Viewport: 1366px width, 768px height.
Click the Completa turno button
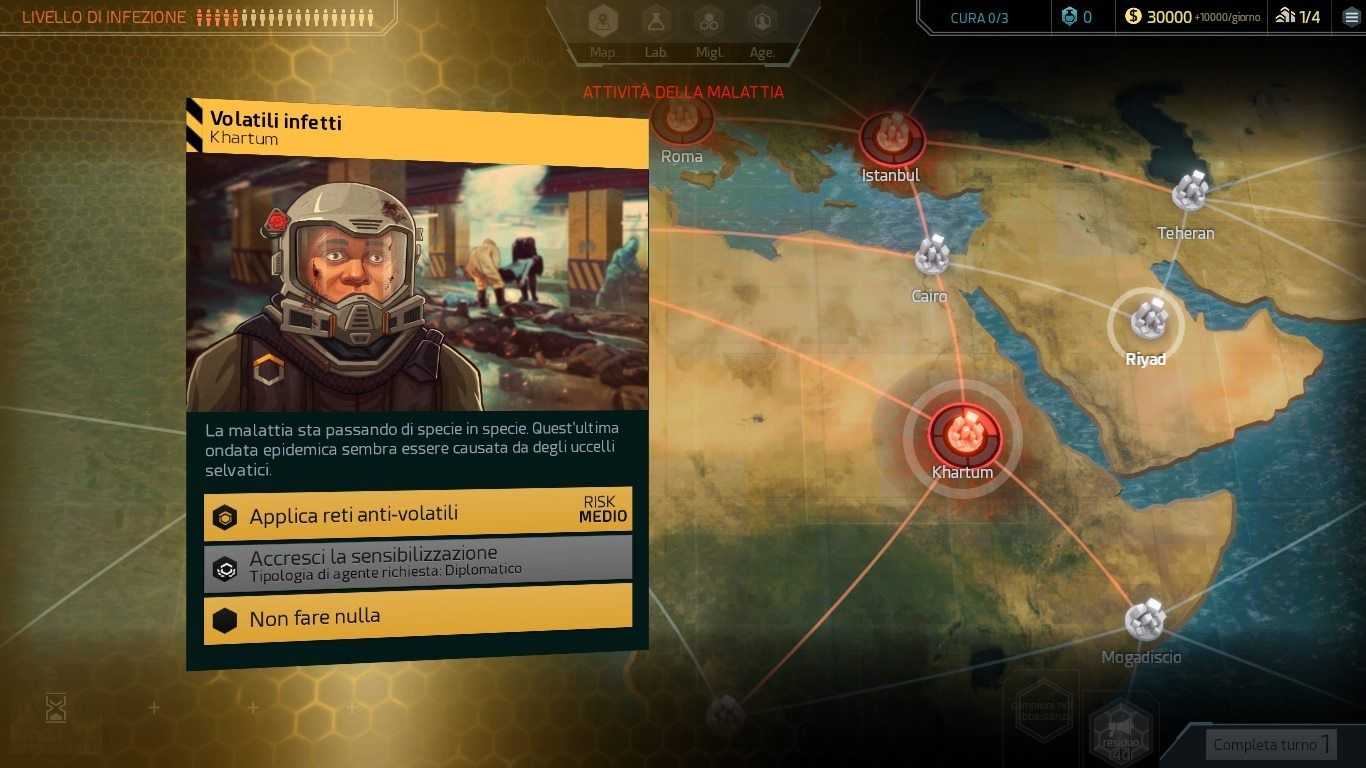[1271, 744]
